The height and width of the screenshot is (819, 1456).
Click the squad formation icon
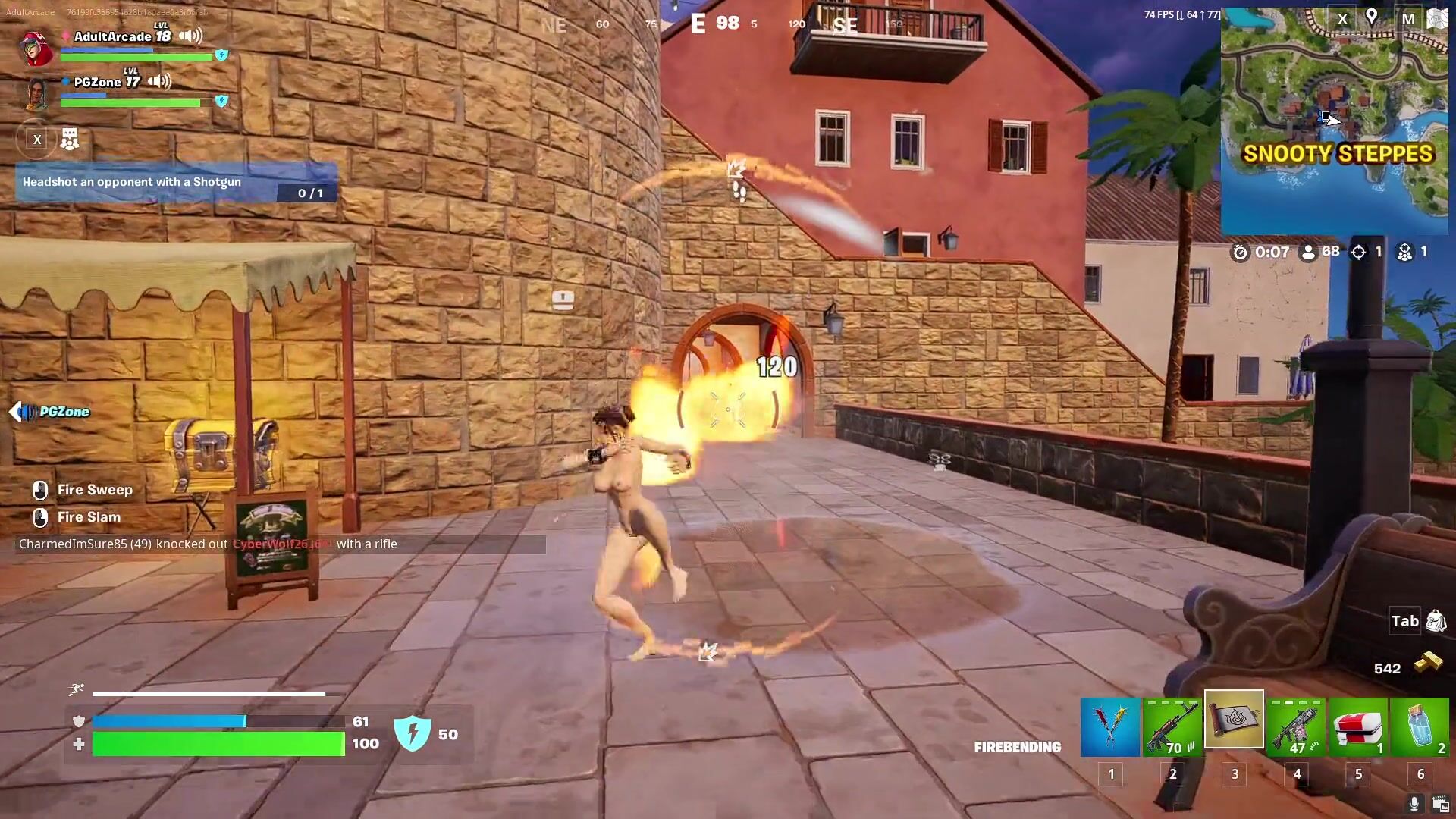click(x=70, y=139)
